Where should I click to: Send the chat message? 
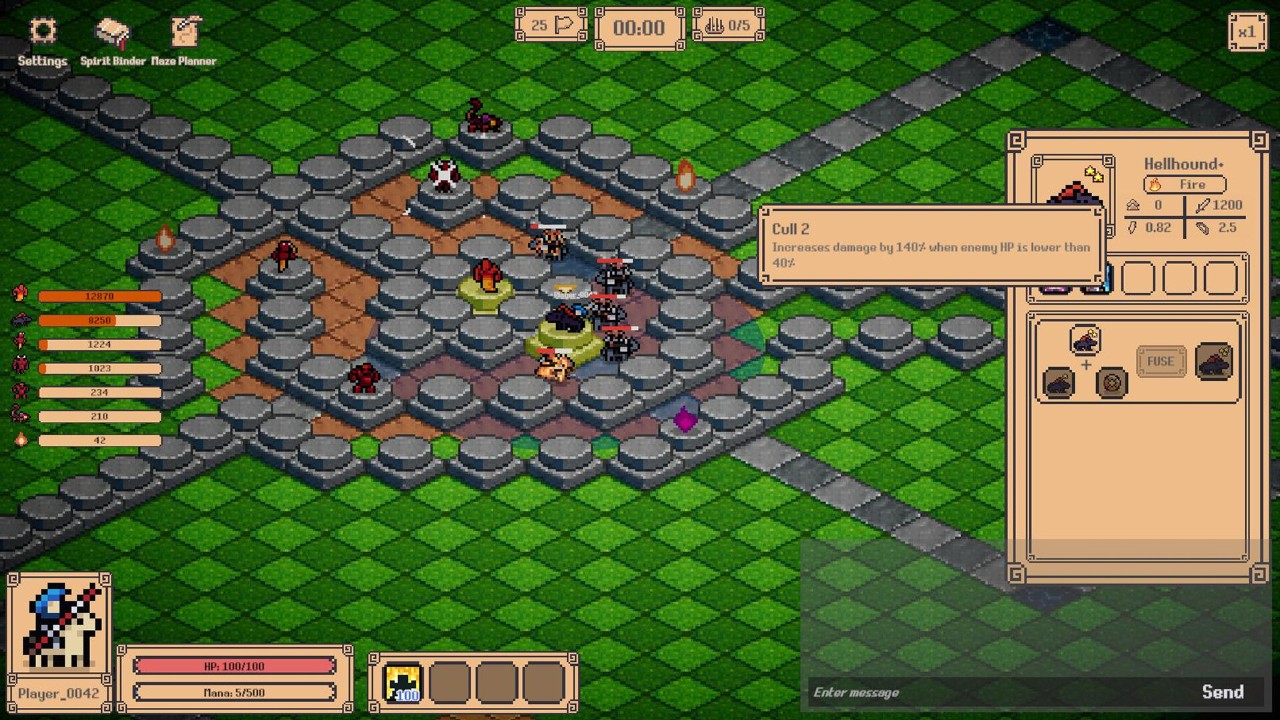1222,692
